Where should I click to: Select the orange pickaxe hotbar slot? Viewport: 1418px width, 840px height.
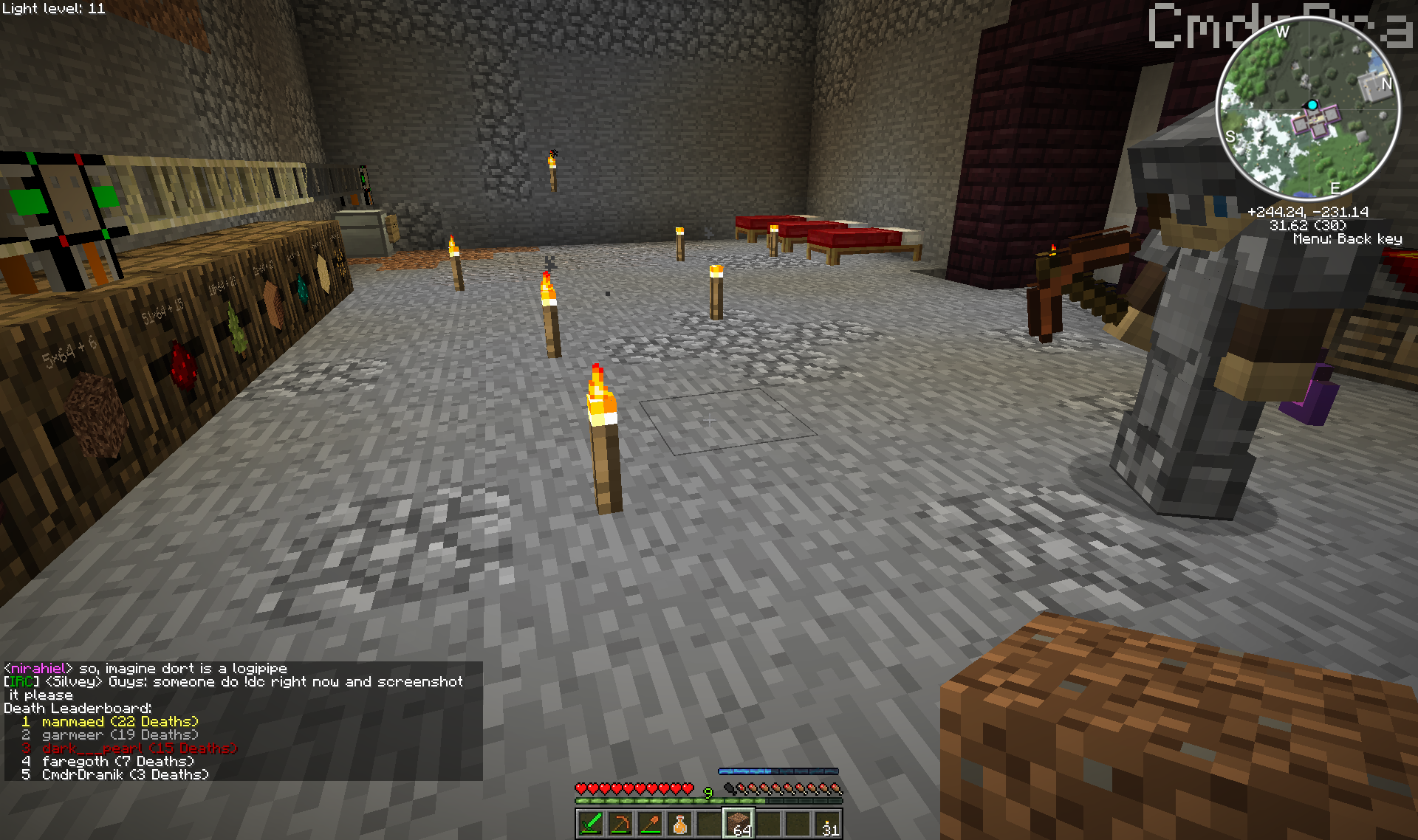620,824
